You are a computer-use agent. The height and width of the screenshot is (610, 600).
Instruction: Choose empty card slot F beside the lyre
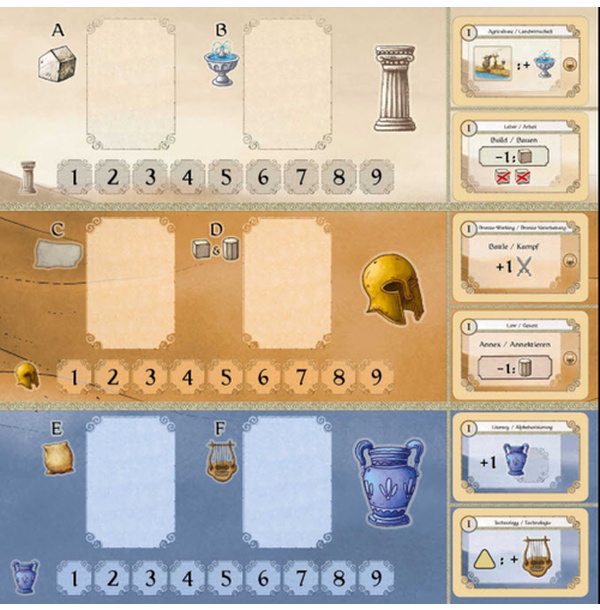pyautogui.click(x=288, y=481)
